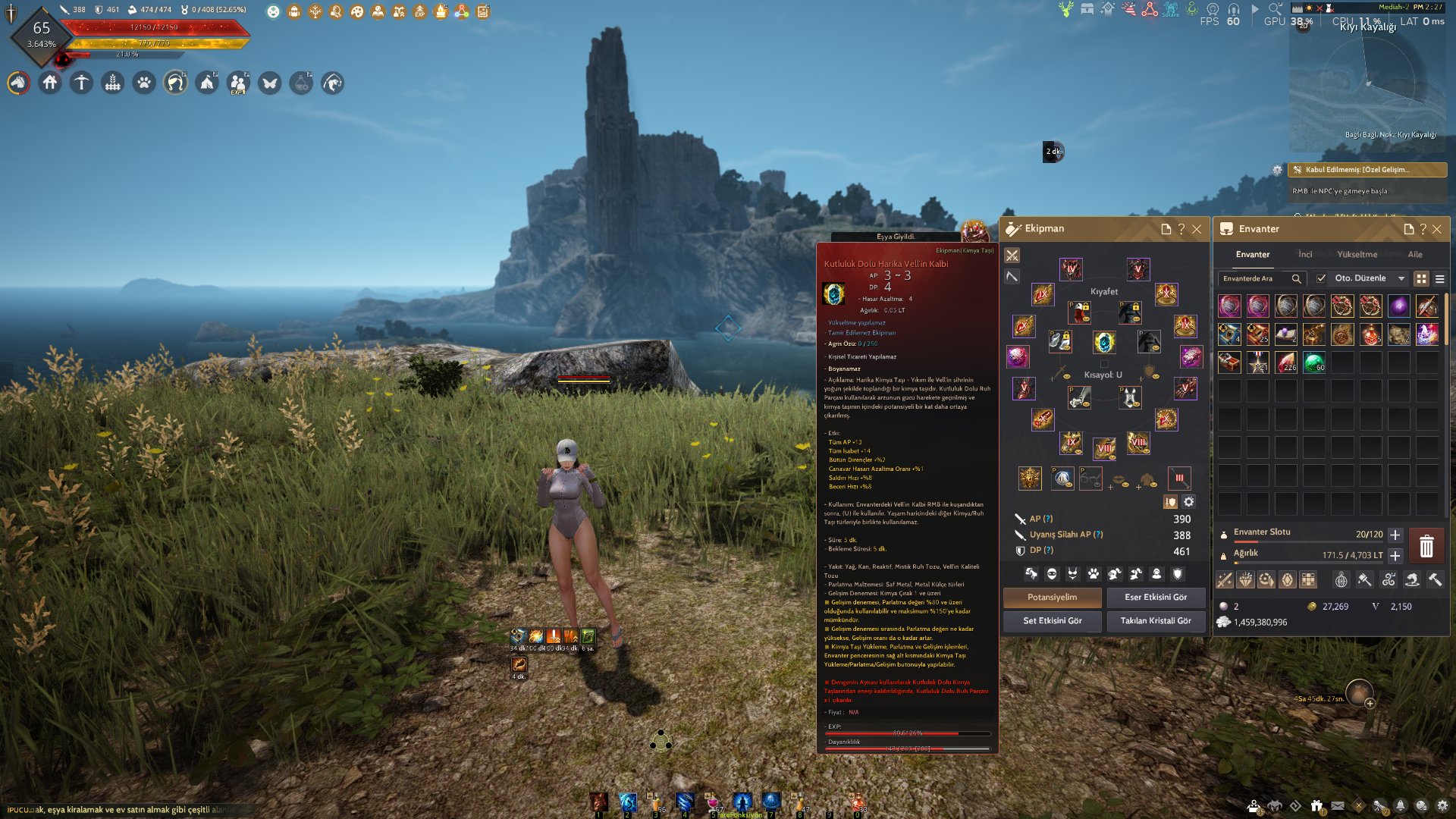
Task: Open the paw pet icon in top-left row
Action: pos(144,83)
